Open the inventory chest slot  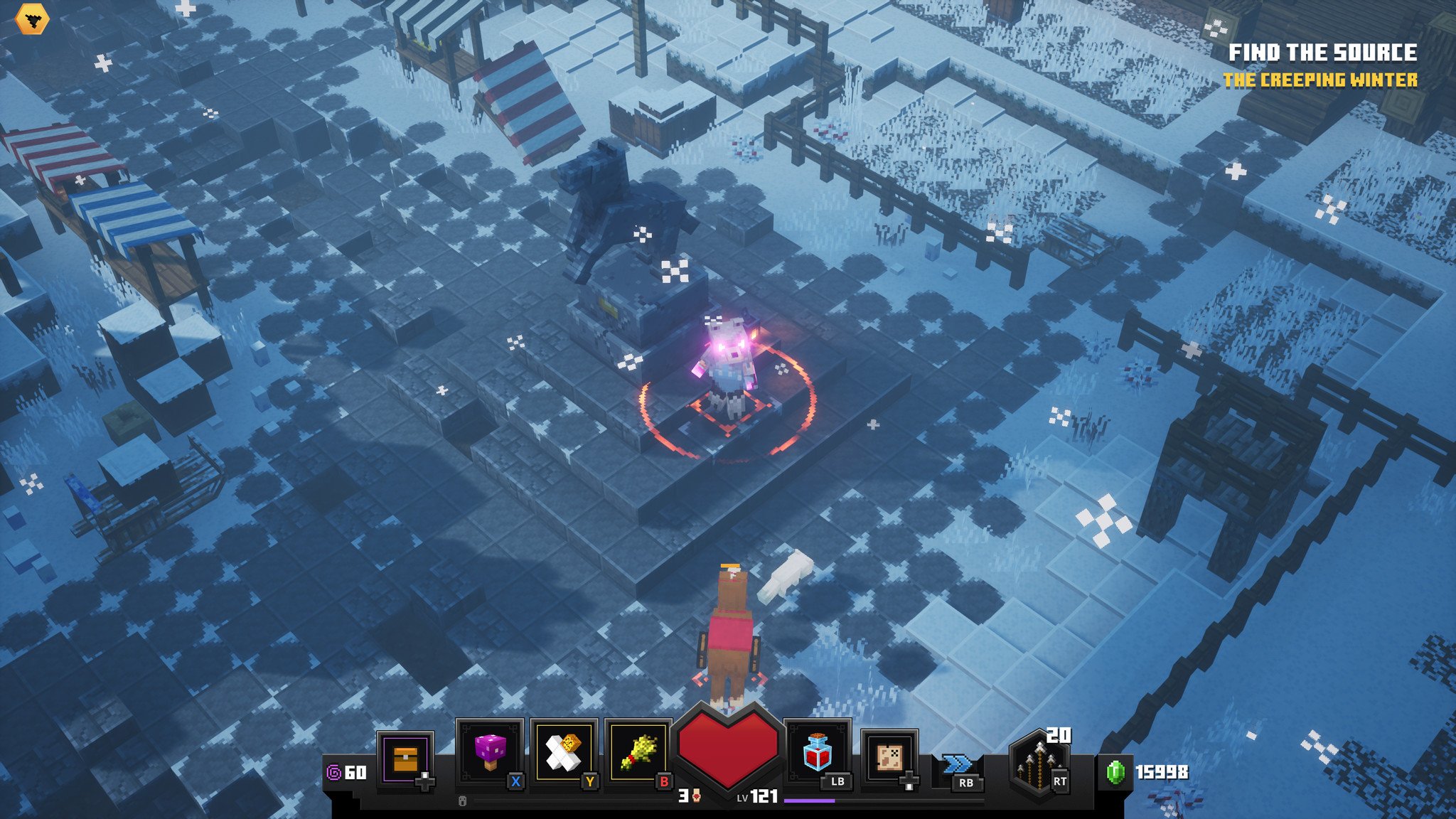[405, 759]
